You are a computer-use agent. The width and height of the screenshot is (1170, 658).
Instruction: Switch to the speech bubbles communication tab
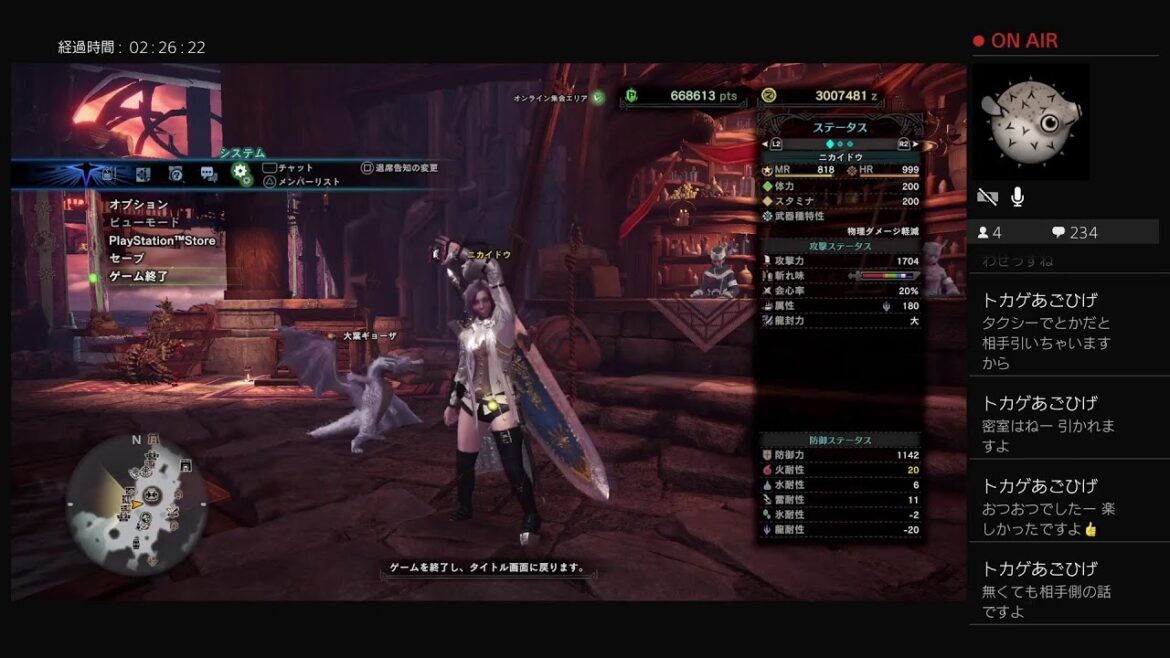[208, 174]
